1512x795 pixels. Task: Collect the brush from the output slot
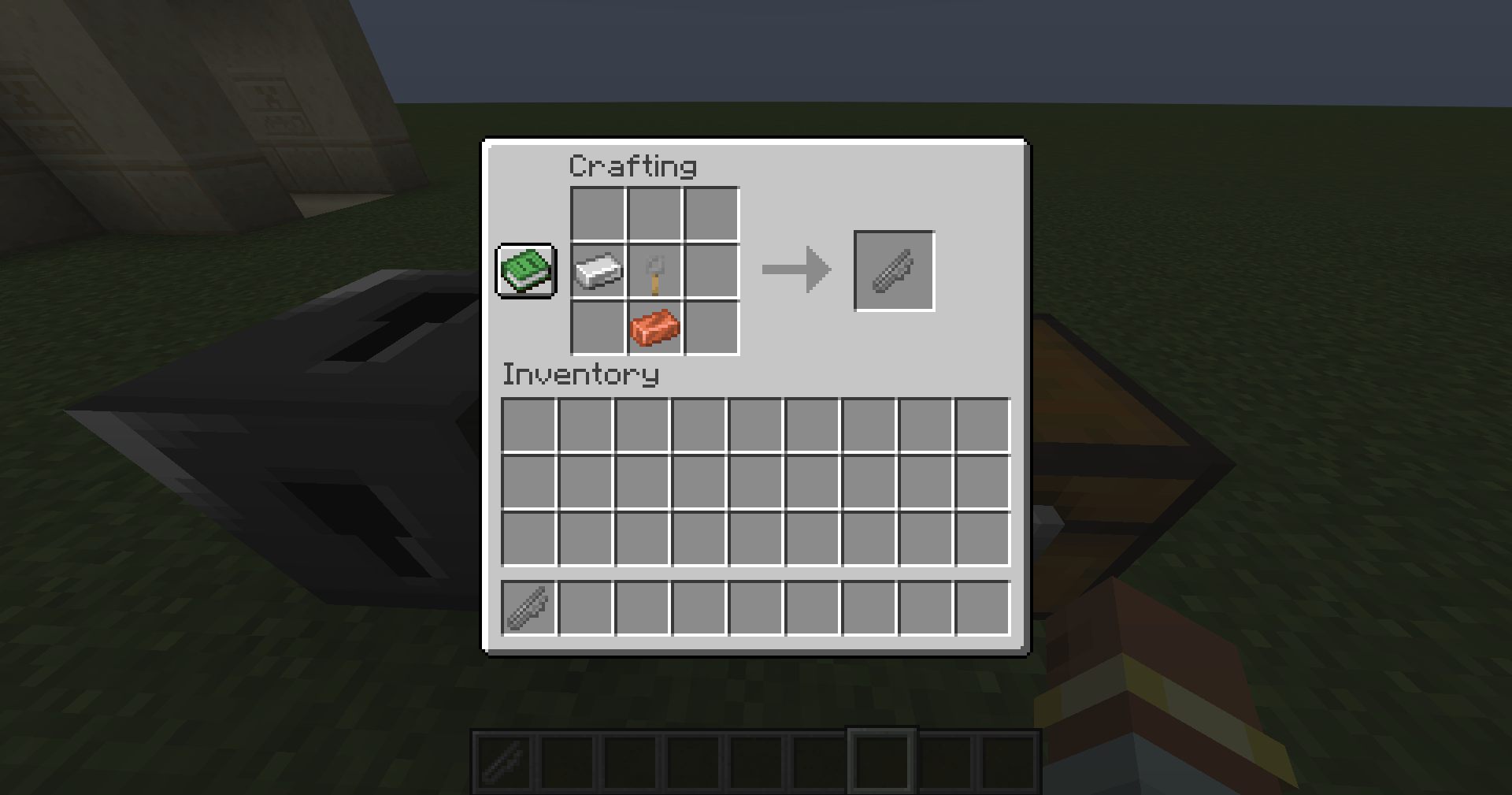tap(894, 271)
